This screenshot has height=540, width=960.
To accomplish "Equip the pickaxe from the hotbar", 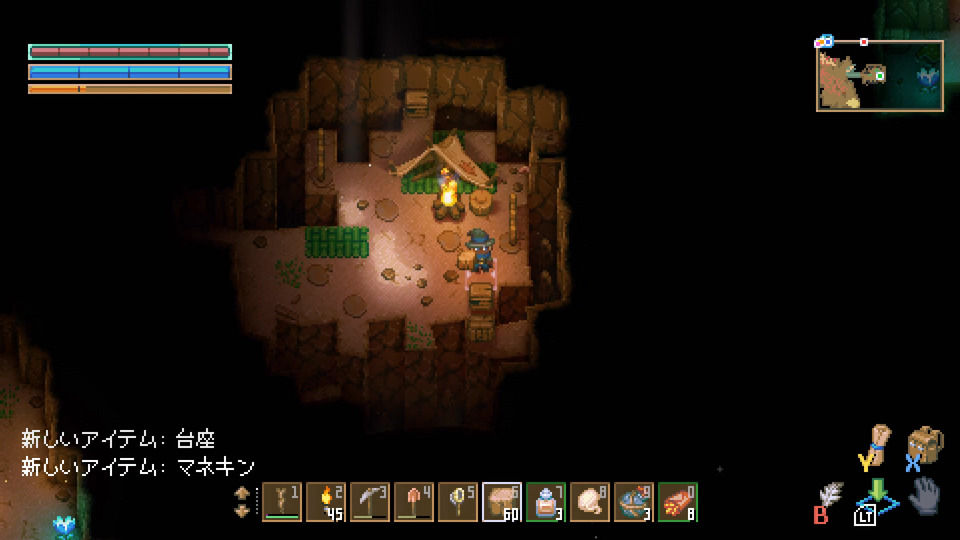I will pyautogui.click(x=370, y=502).
